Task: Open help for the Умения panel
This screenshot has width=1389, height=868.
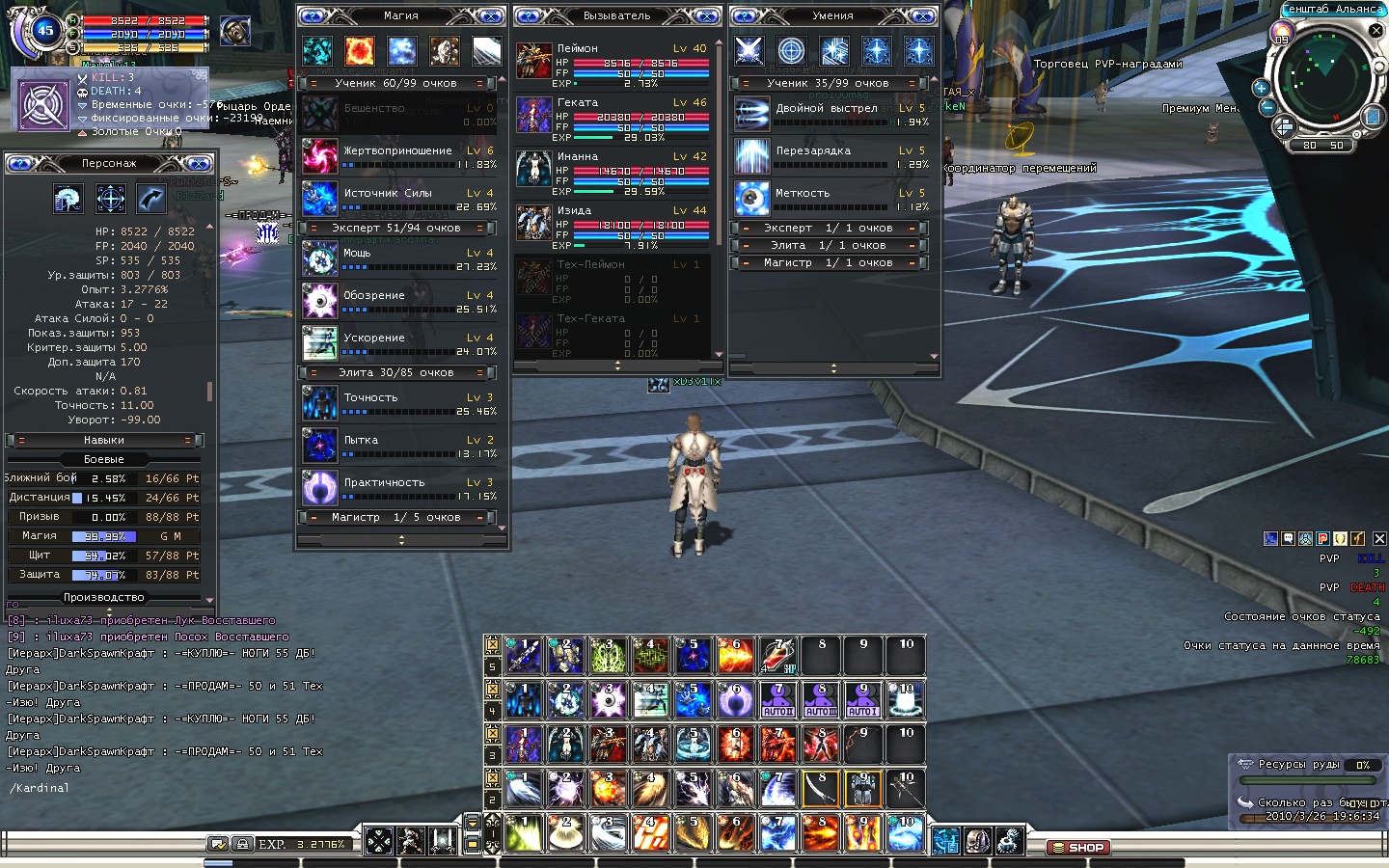Action: pos(747,16)
